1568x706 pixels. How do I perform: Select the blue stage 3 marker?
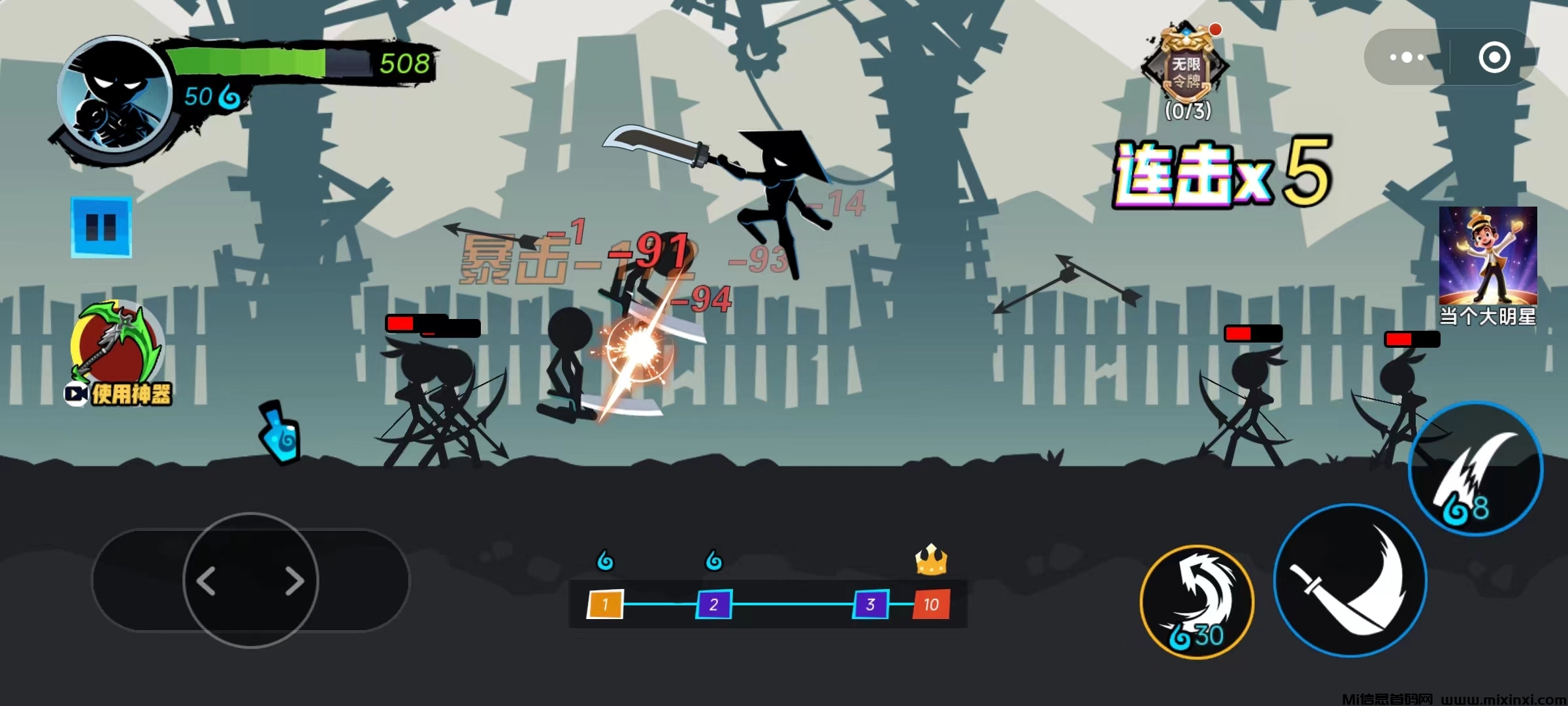pos(870,605)
